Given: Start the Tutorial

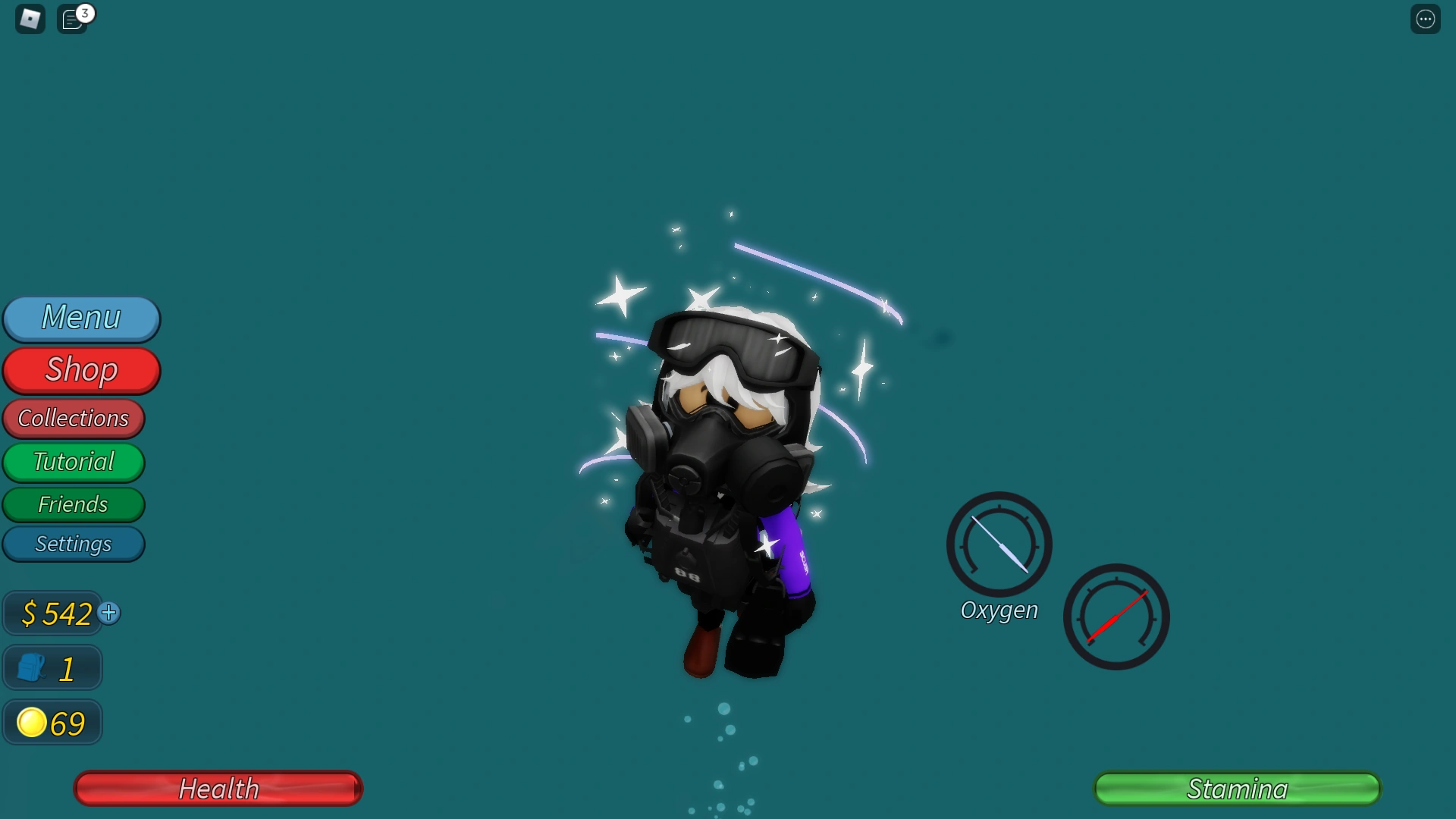Looking at the screenshot, I should pos(74,462).
